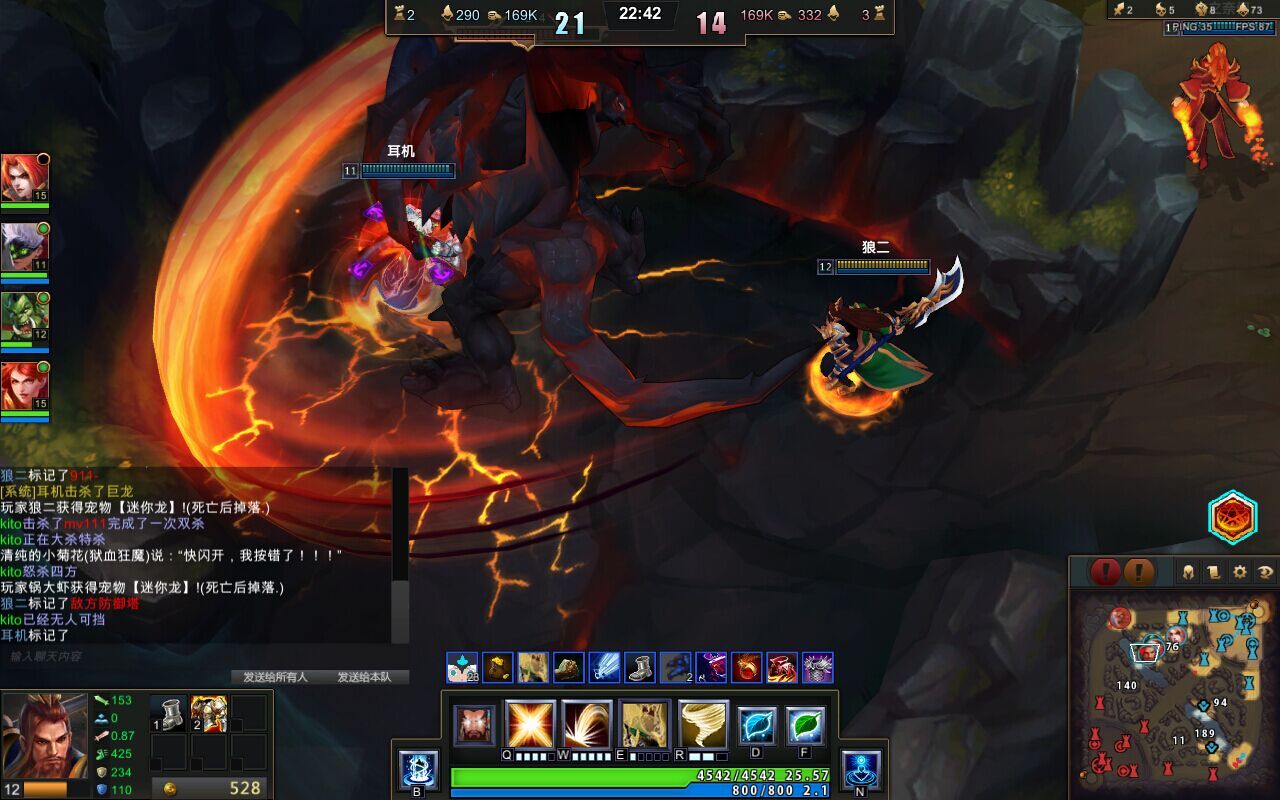Open the scroll icon above the minimap
Screen dimensions: 1280x800
[1213, 572]
